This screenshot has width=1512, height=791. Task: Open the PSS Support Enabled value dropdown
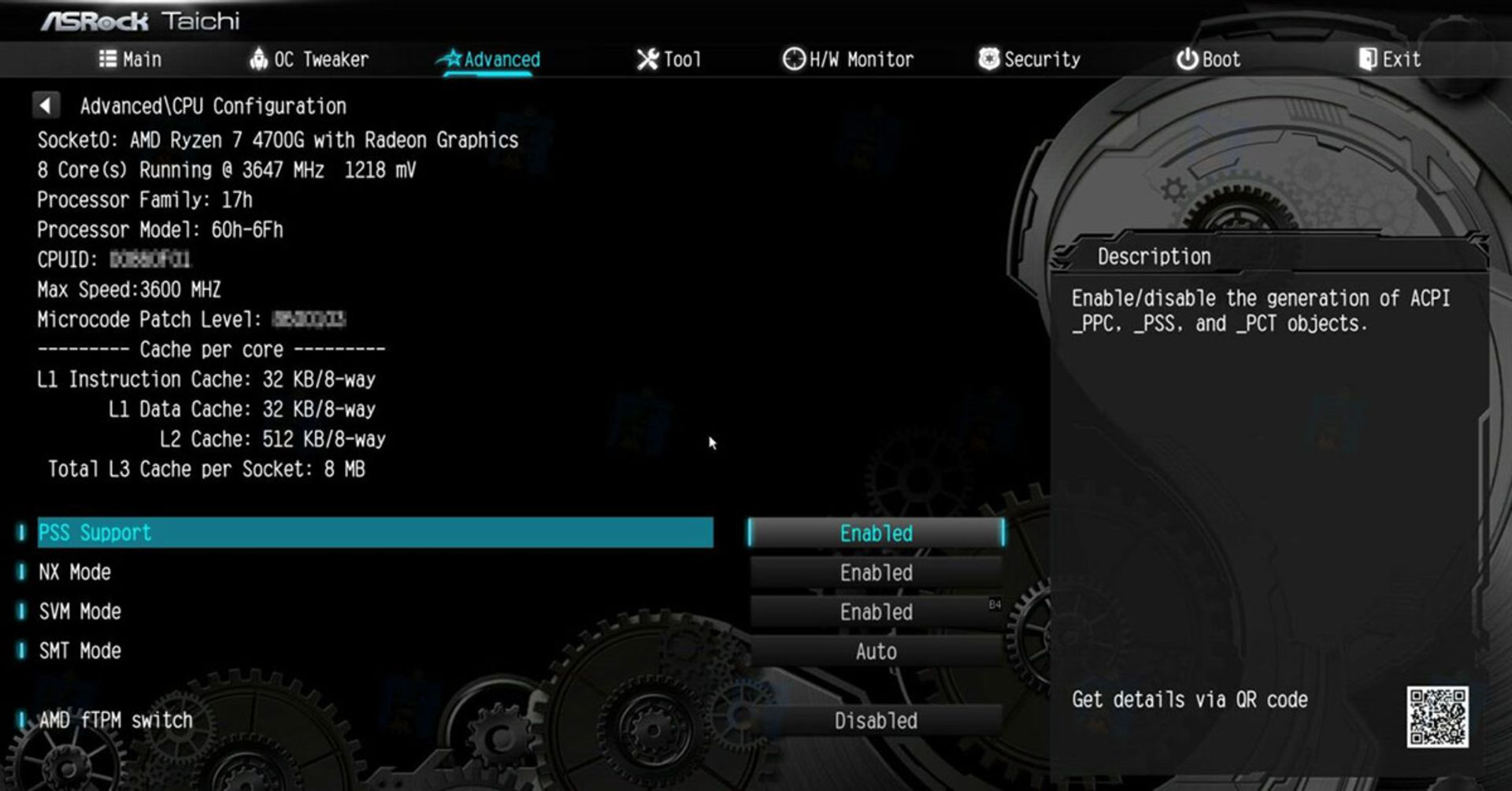coord(876,534)
